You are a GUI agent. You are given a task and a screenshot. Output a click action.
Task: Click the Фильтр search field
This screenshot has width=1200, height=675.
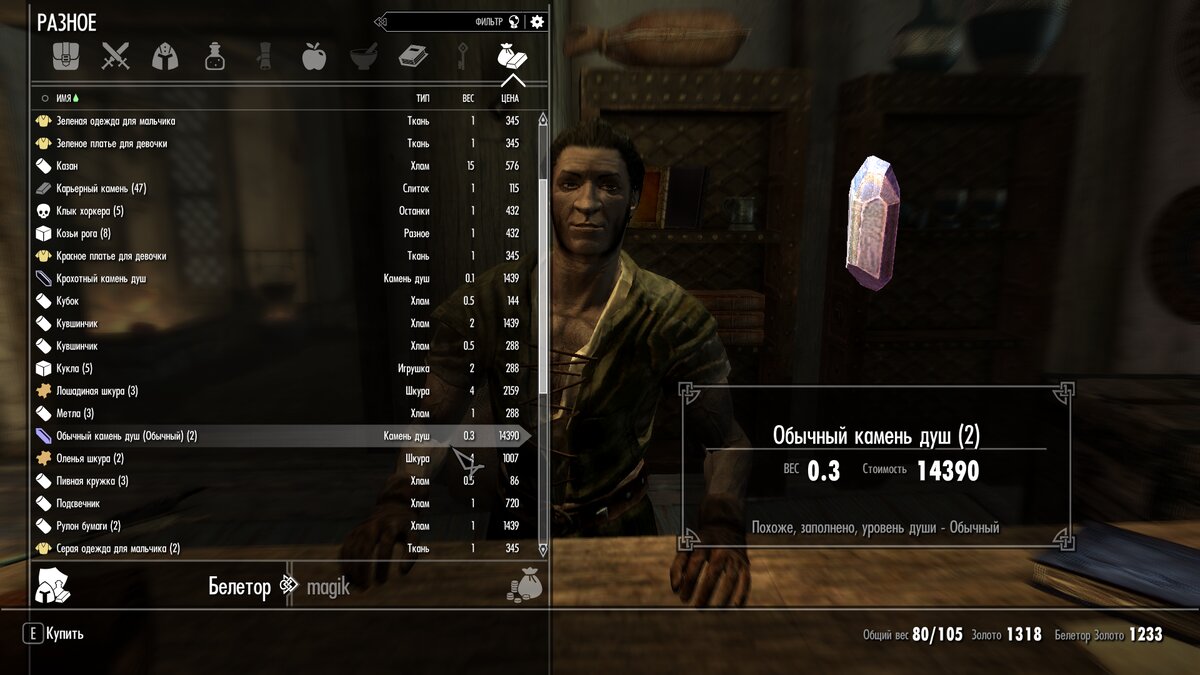445,22
